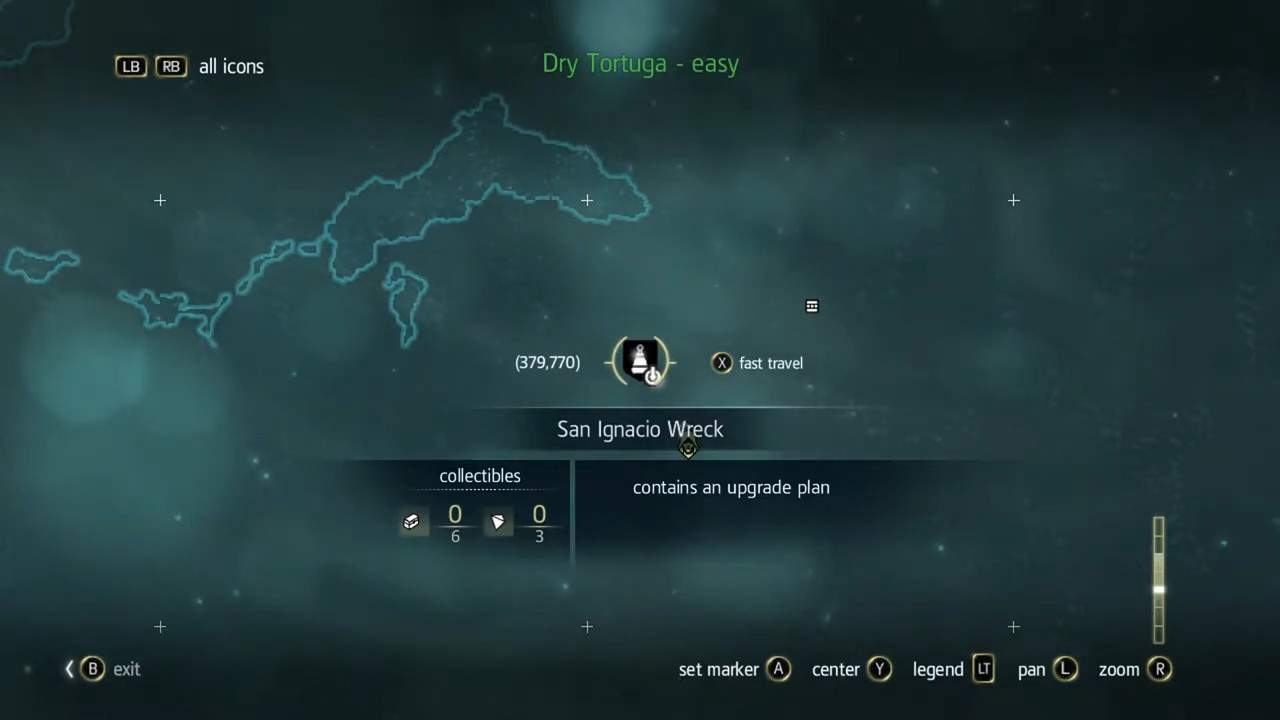Set a marker with the A button
Screen dimensions: 1280x720
pyautogui.click(x=779, y=669)
